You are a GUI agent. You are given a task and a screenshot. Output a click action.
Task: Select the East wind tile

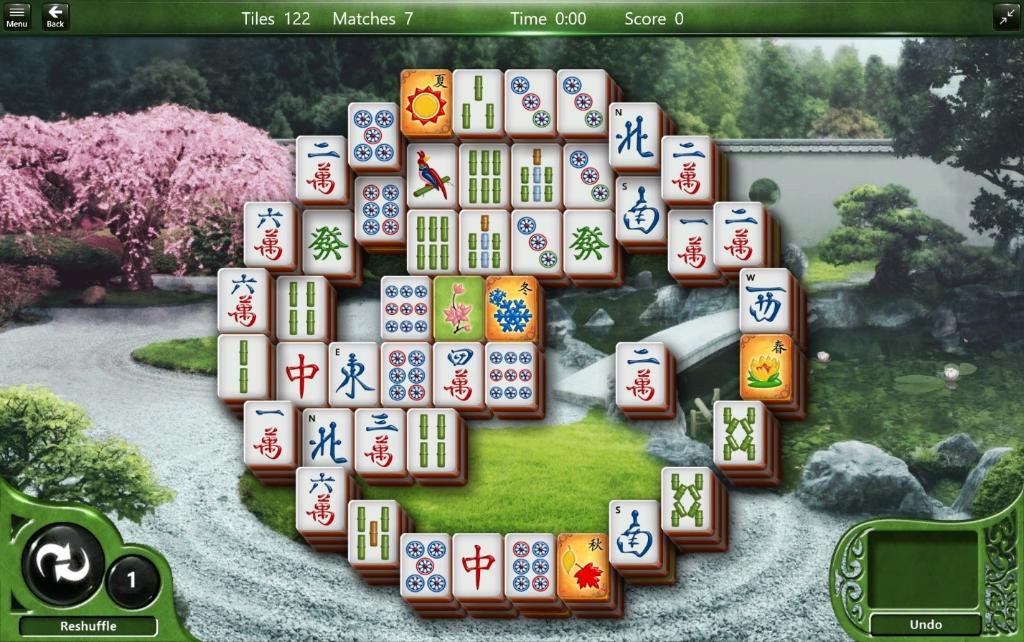coord(354,374)
